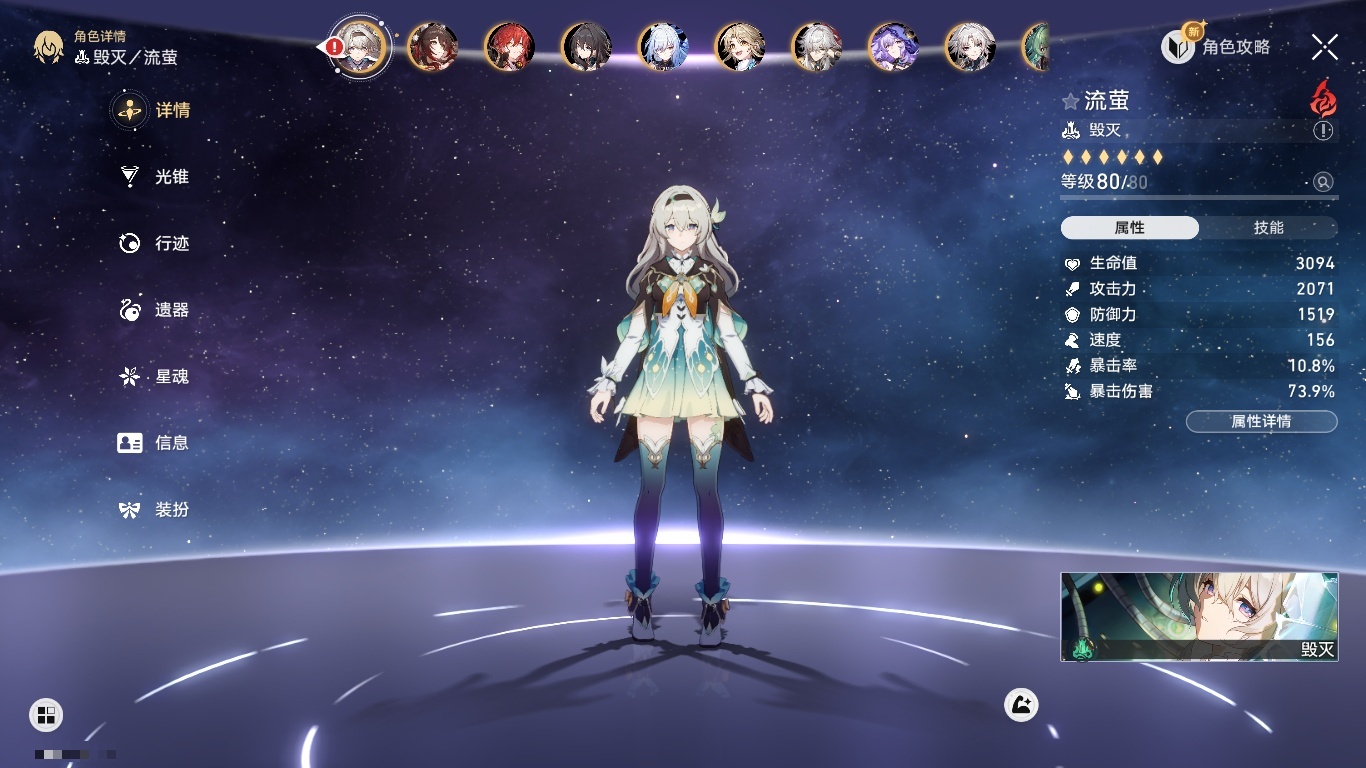This screenshot has height=768, width=1366.
Task: Tap the exclamation info icon next to 毁灭
Action: tap(1323, 131)
